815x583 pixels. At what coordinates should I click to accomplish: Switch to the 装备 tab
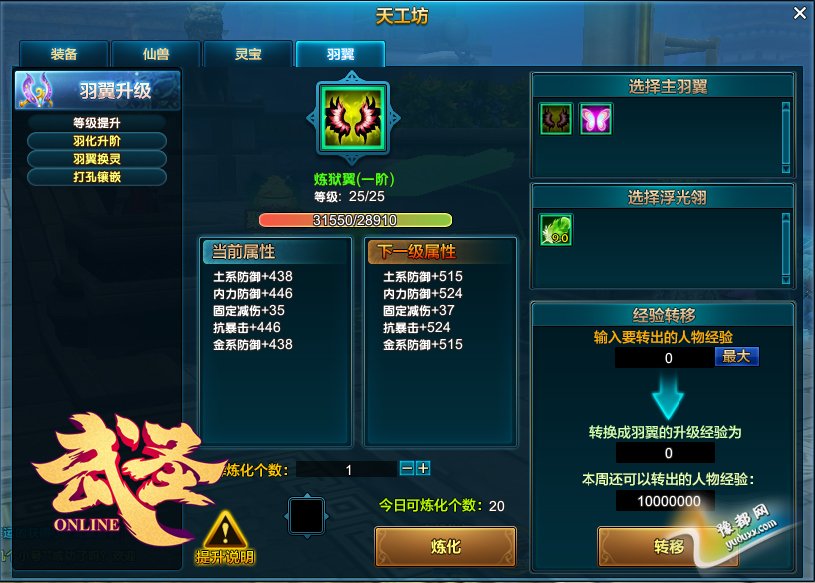pos(64,54)
